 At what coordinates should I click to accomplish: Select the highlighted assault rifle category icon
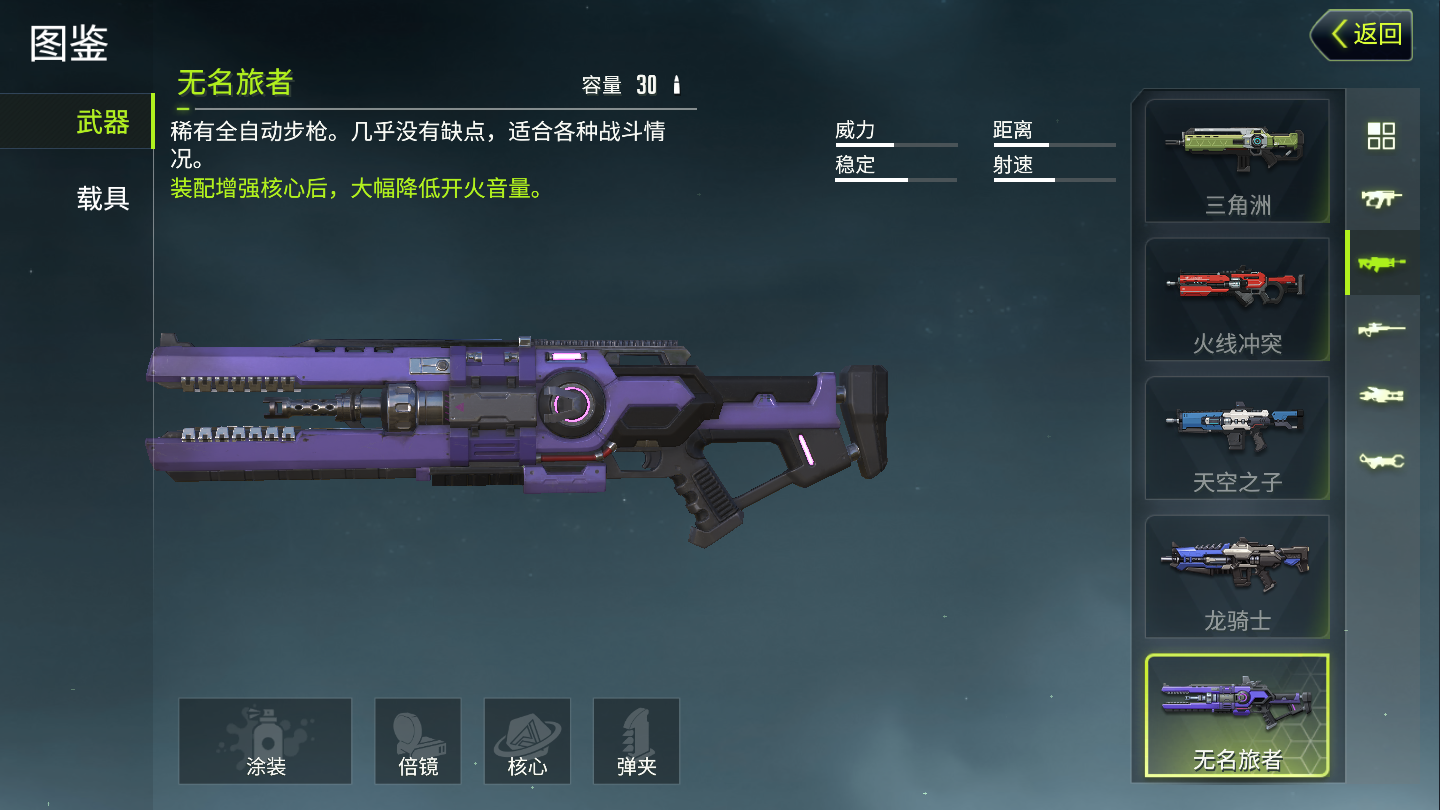[1381, 263]
